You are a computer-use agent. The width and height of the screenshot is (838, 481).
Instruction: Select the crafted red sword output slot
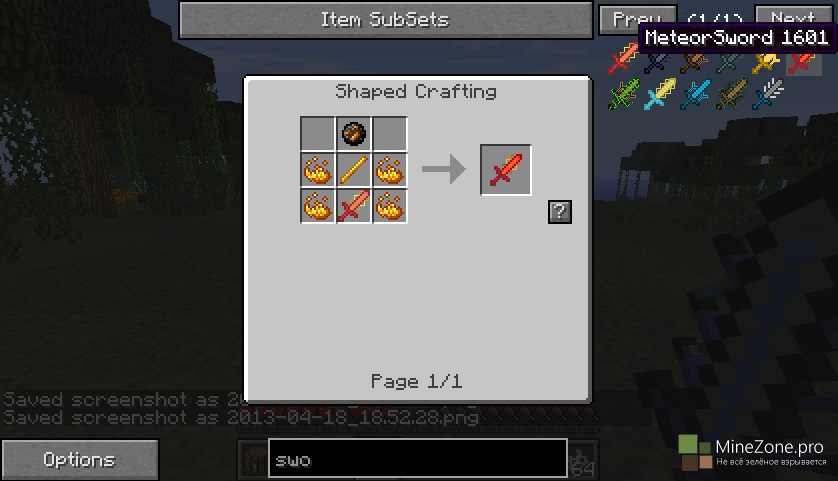[x=505, y=170]
